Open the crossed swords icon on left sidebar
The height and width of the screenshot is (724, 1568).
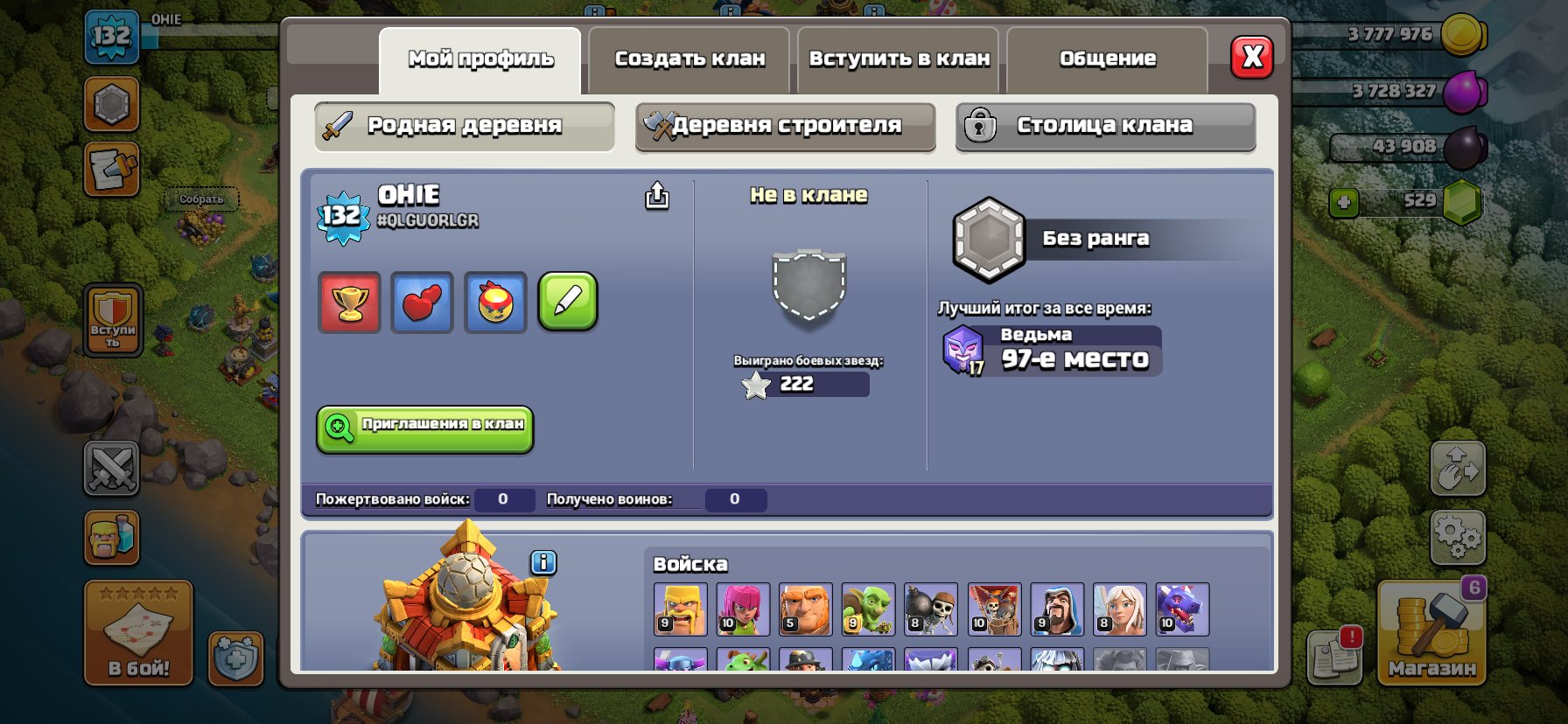111,469
